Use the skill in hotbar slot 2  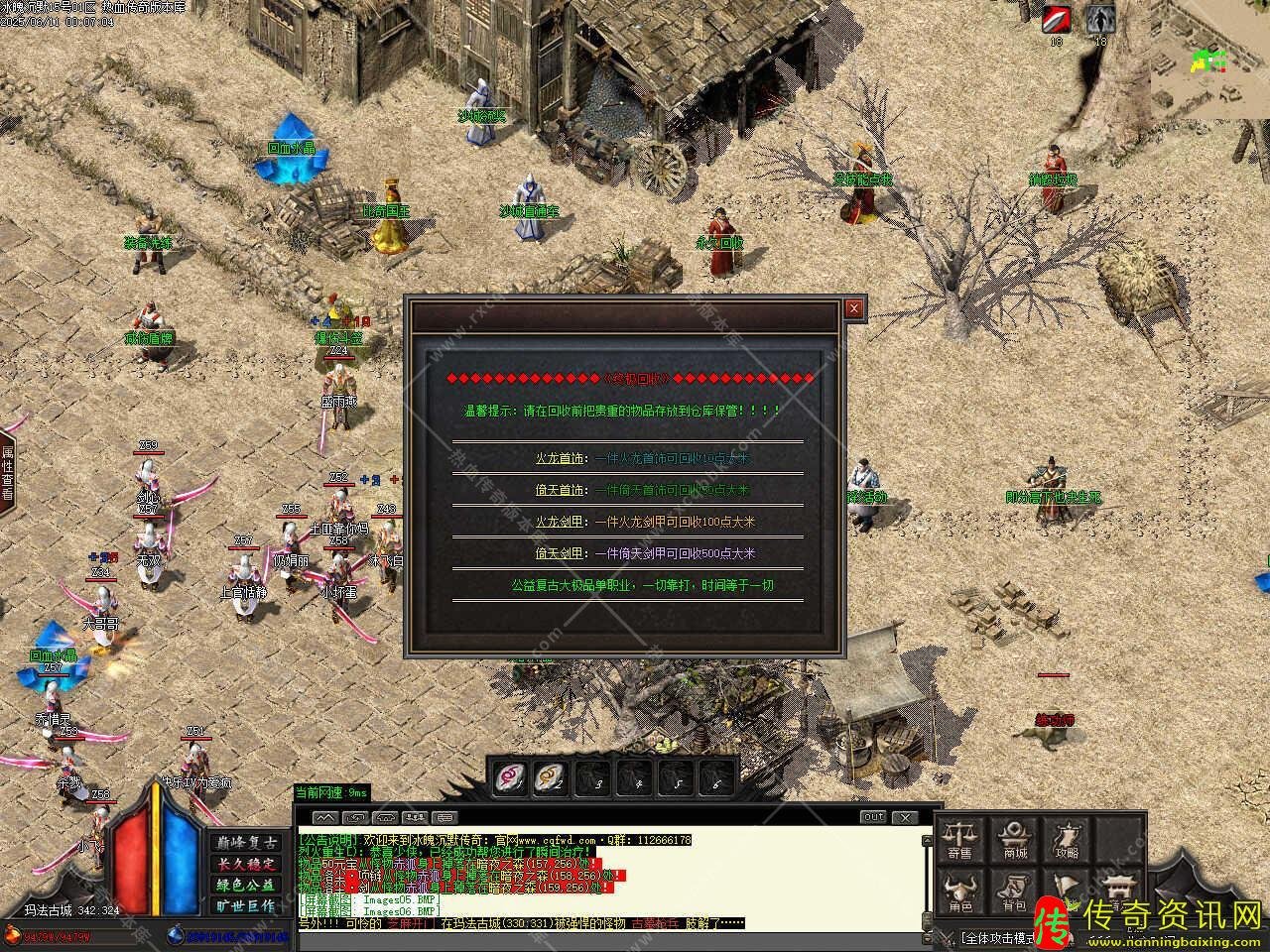(x=551, y=777)
